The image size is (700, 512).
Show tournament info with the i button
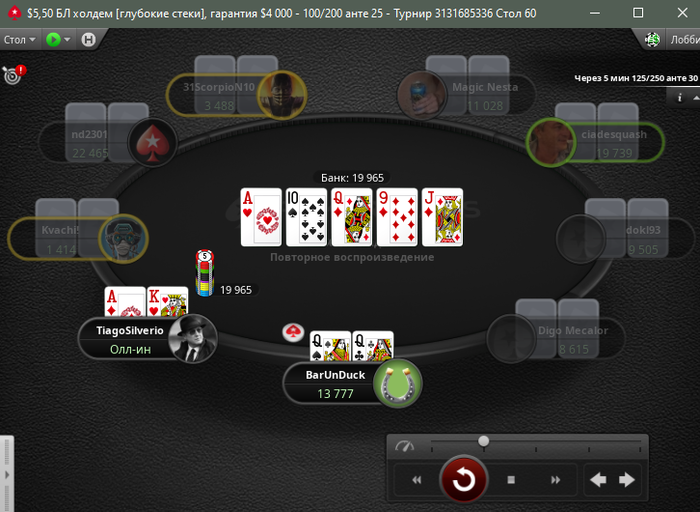coord(680,97)
